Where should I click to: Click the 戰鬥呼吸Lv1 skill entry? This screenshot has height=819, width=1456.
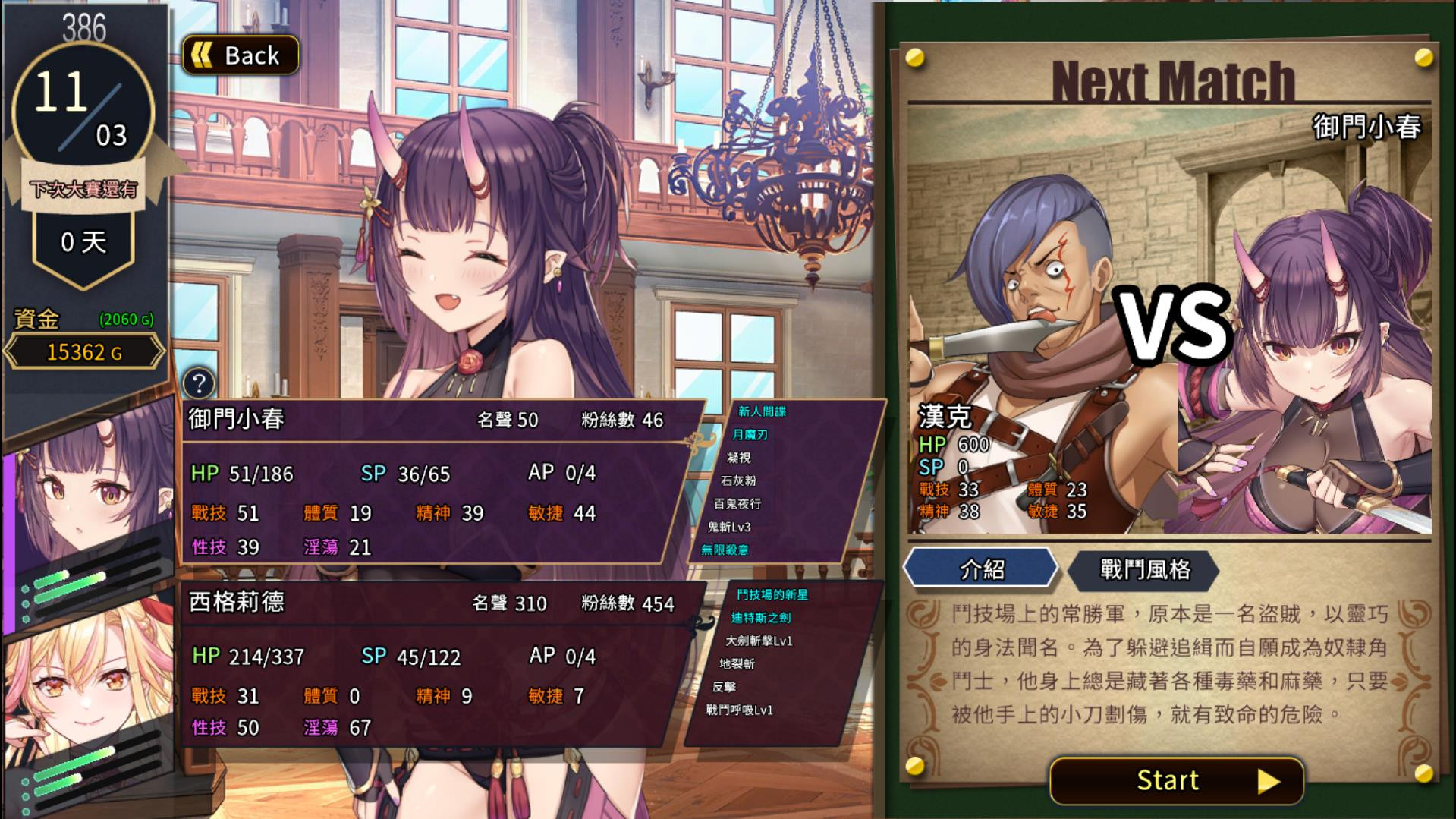pyautogui.click(x=739, y=710)
